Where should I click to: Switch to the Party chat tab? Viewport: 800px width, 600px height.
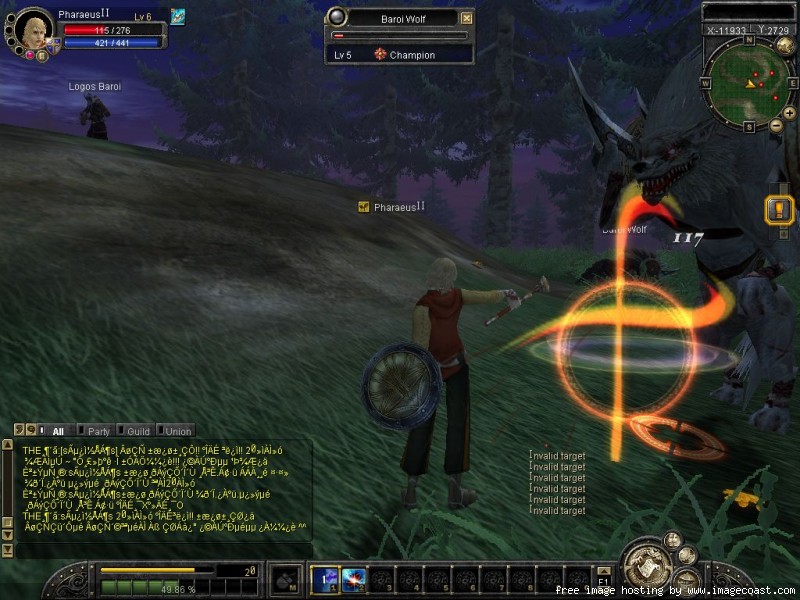pos(98,431)
